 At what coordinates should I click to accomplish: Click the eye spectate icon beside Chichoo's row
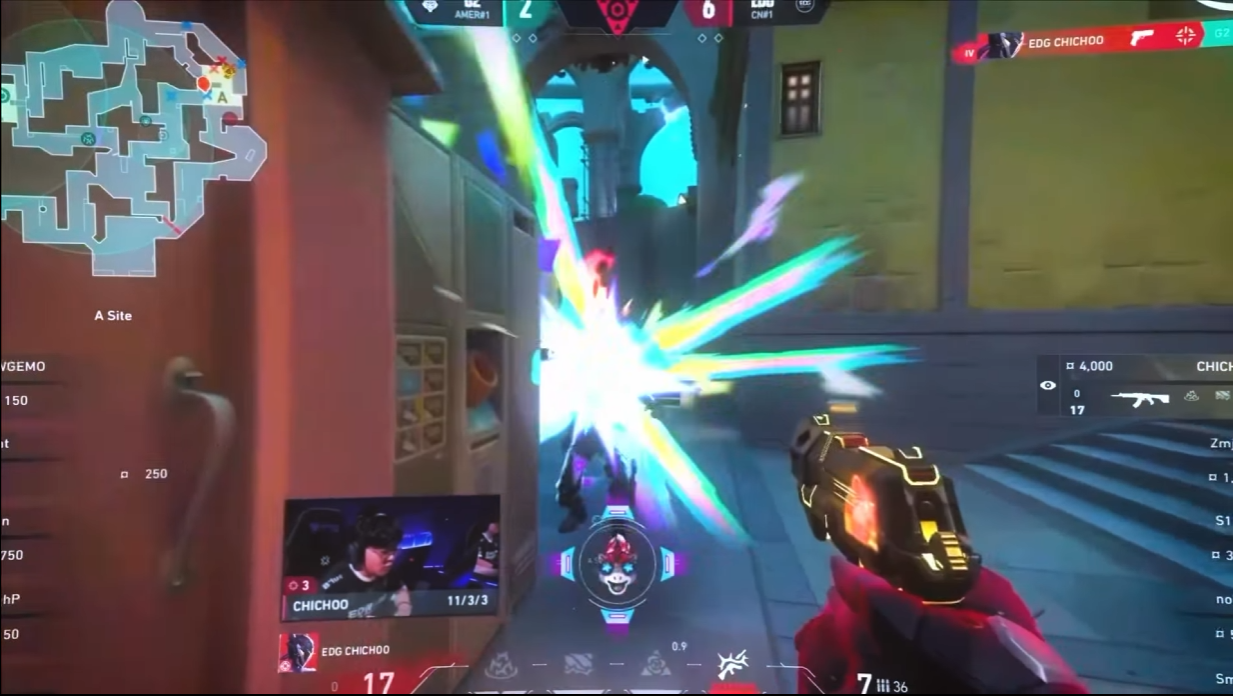pos(1048,385)
